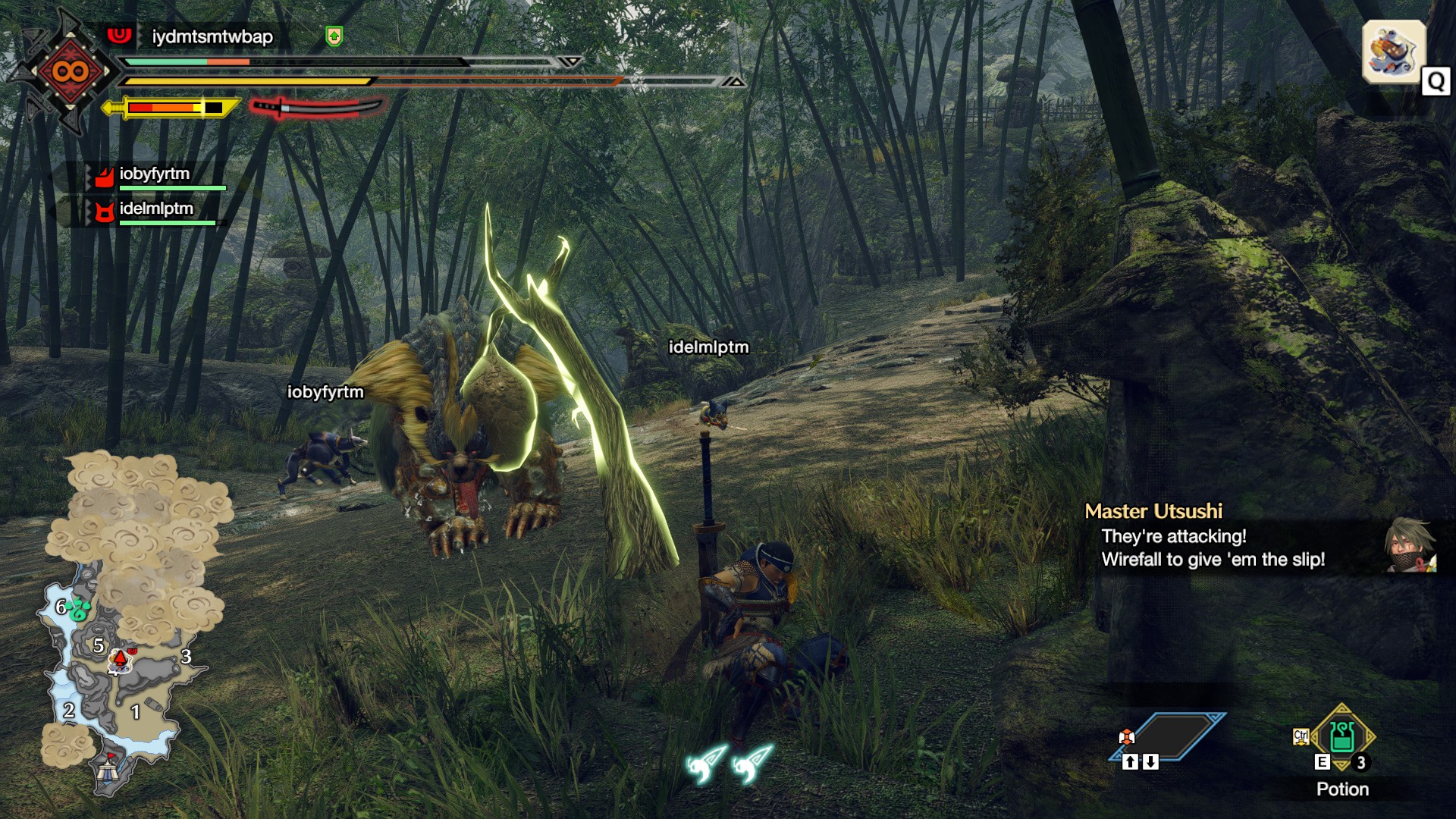
Task: Click area 6 marker on the minimap
Action: pyautogui.click(x=62, y=607)
